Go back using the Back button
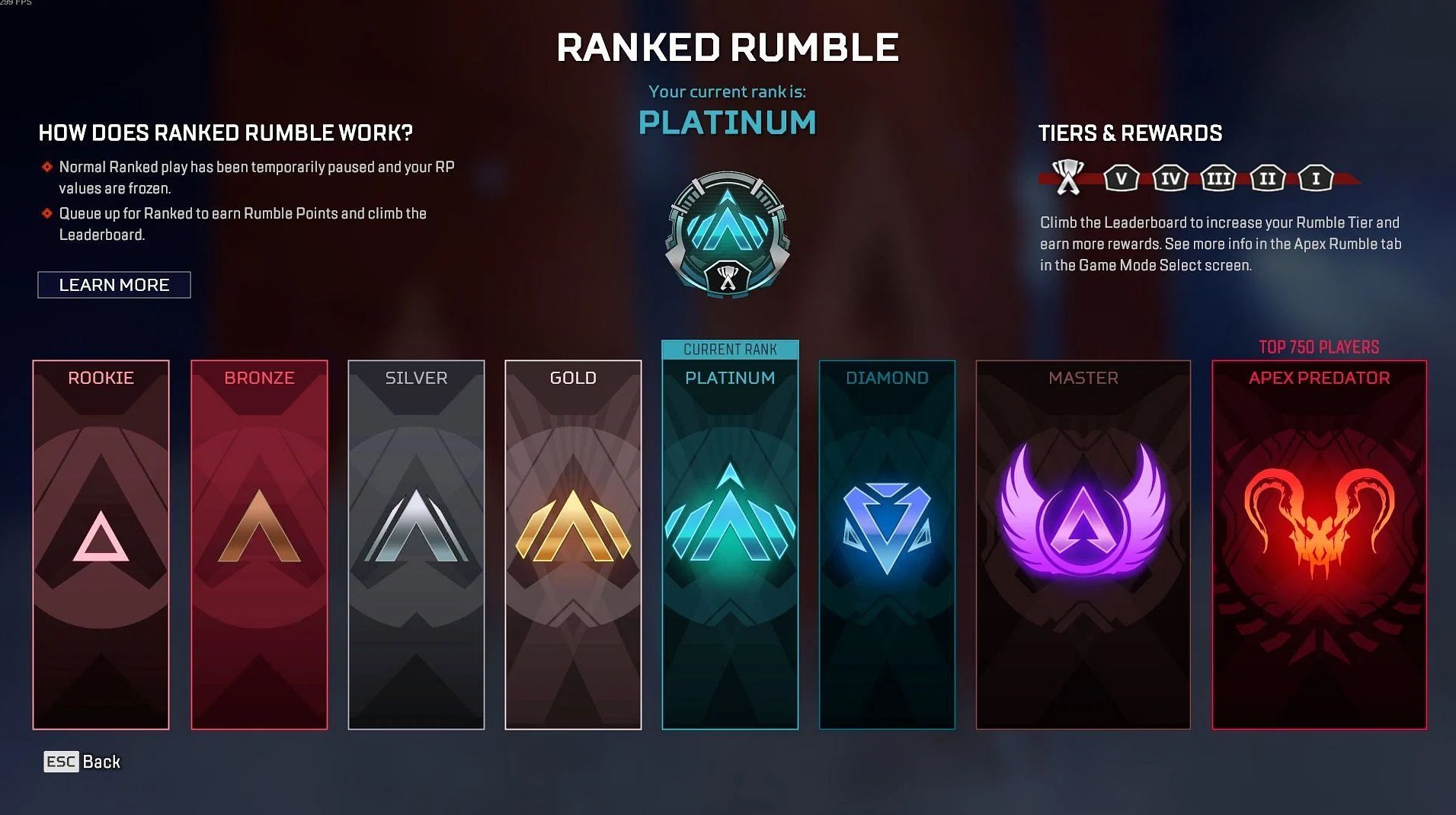 pos(82,762)
